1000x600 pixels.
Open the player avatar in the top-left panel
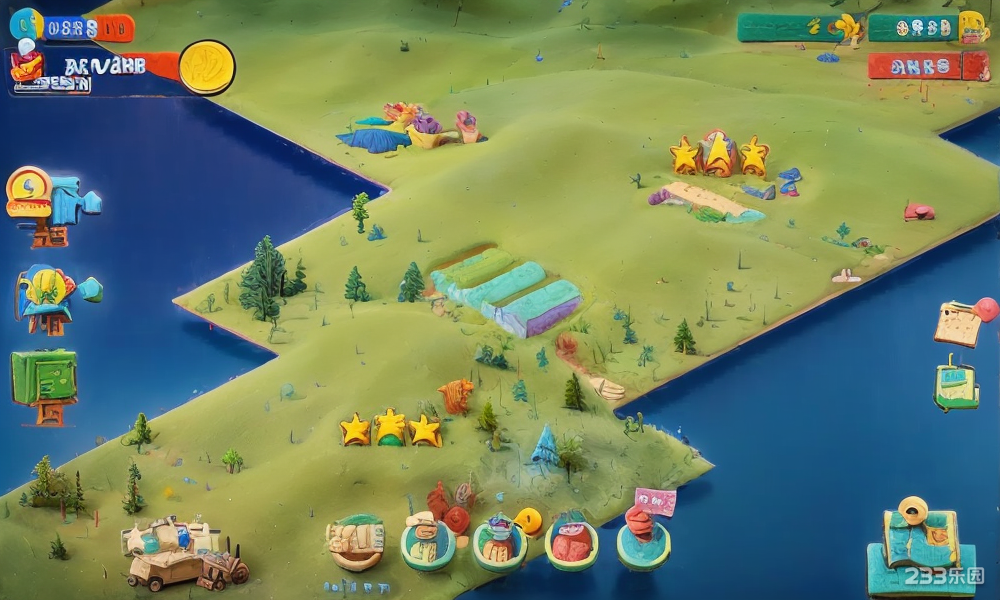[x=27, y=67]
